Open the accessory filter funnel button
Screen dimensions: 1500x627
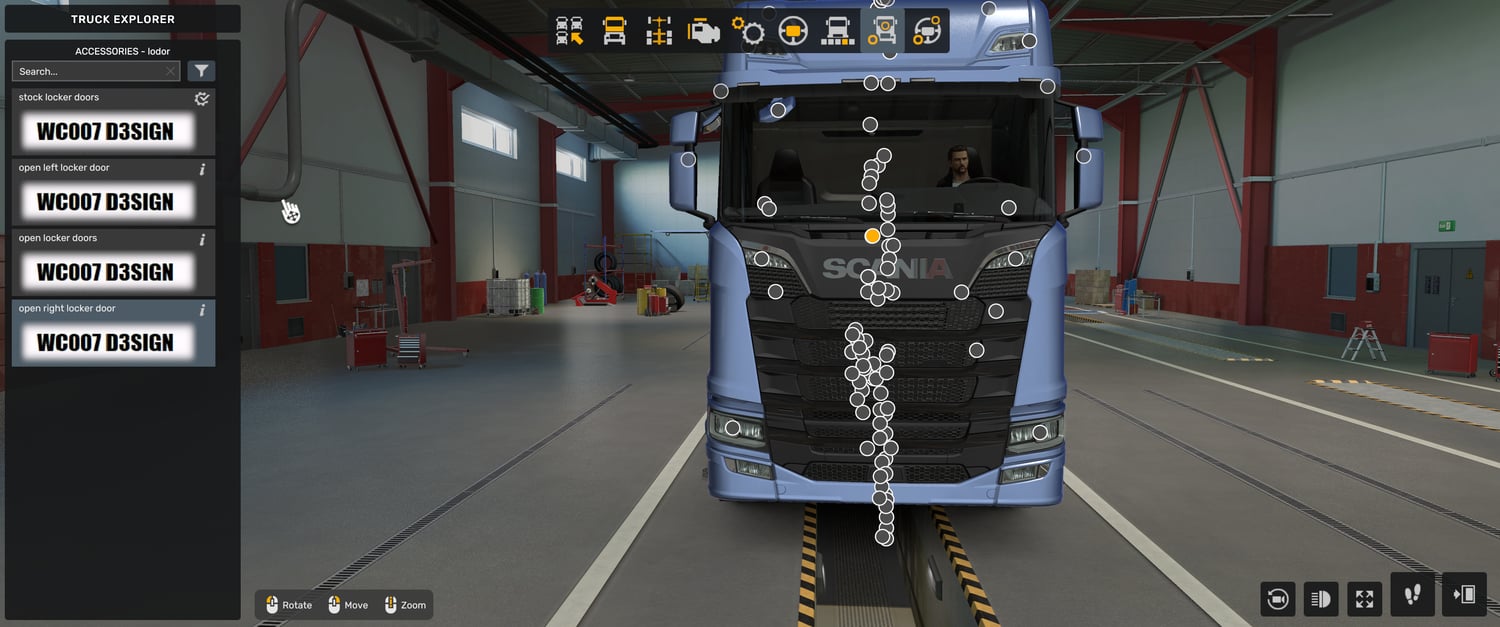[201, 71]
